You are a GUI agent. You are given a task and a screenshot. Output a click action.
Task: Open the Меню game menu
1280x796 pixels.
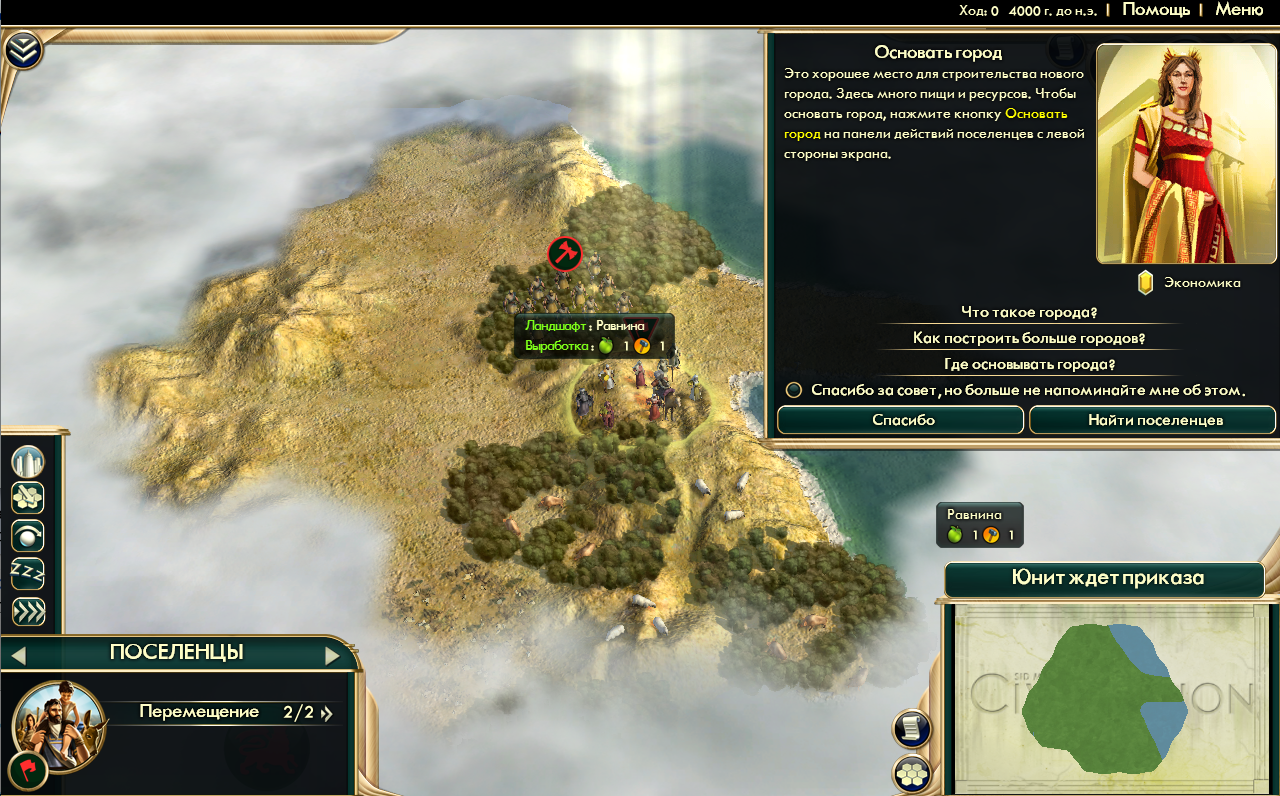1238,10
